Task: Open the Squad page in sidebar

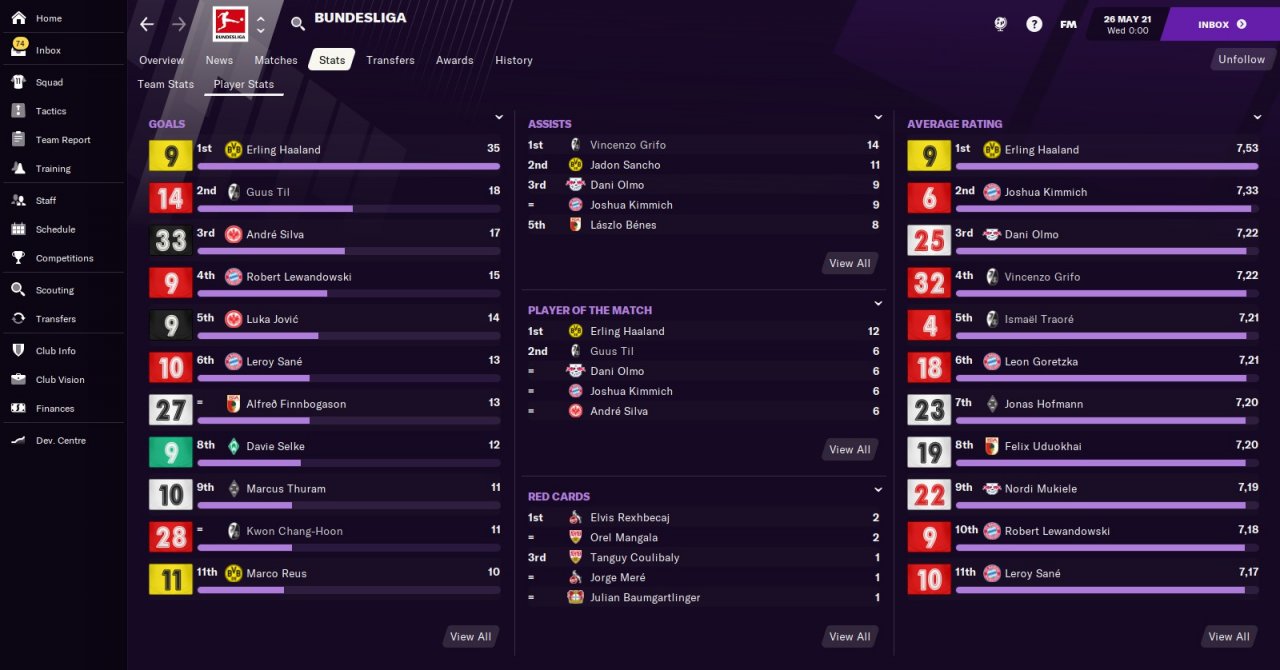Action: [x=49, y=82]
